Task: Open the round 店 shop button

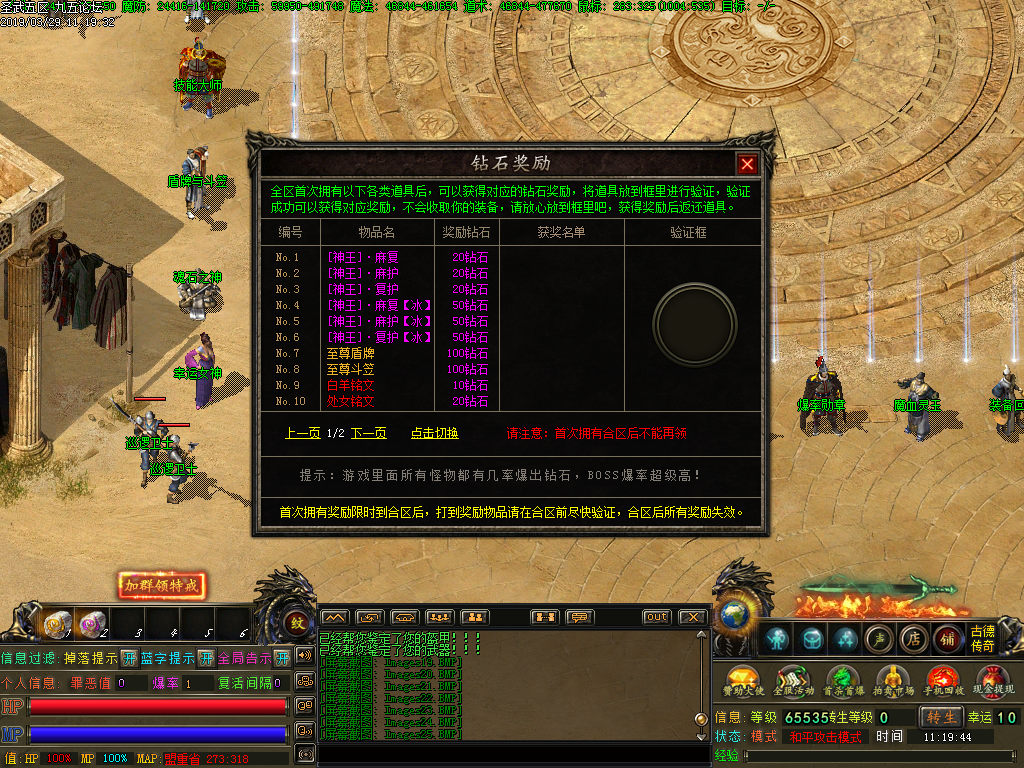Action: tap(912, 638)
